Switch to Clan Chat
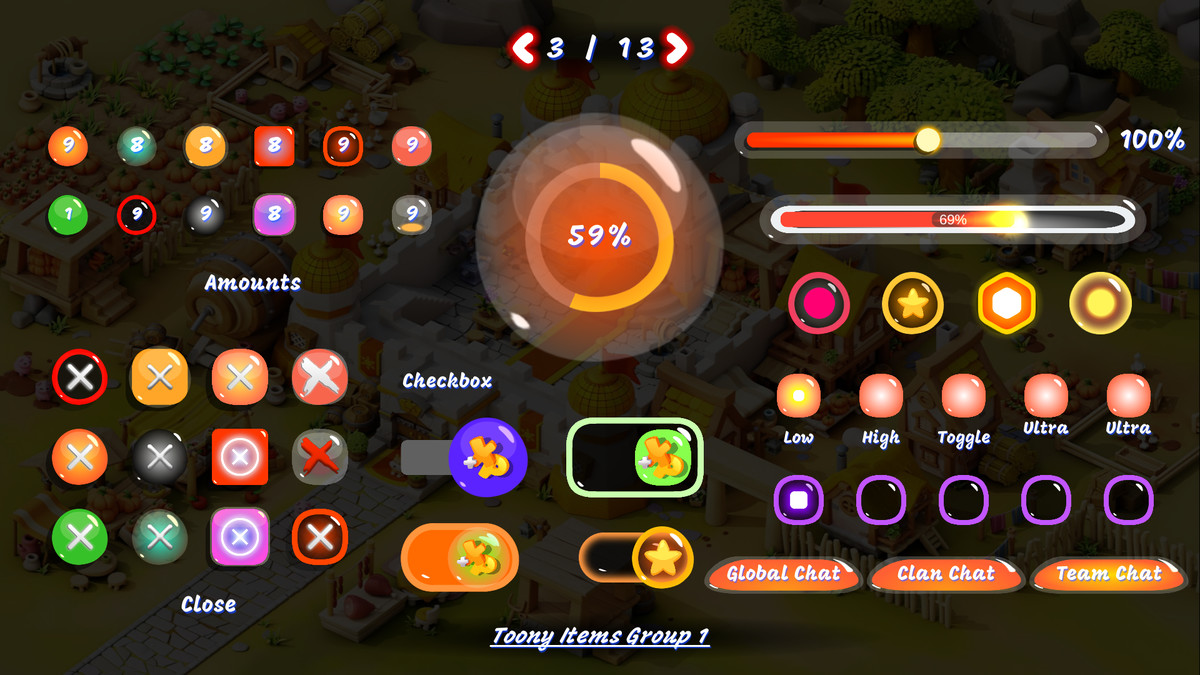 pos(946,575)
